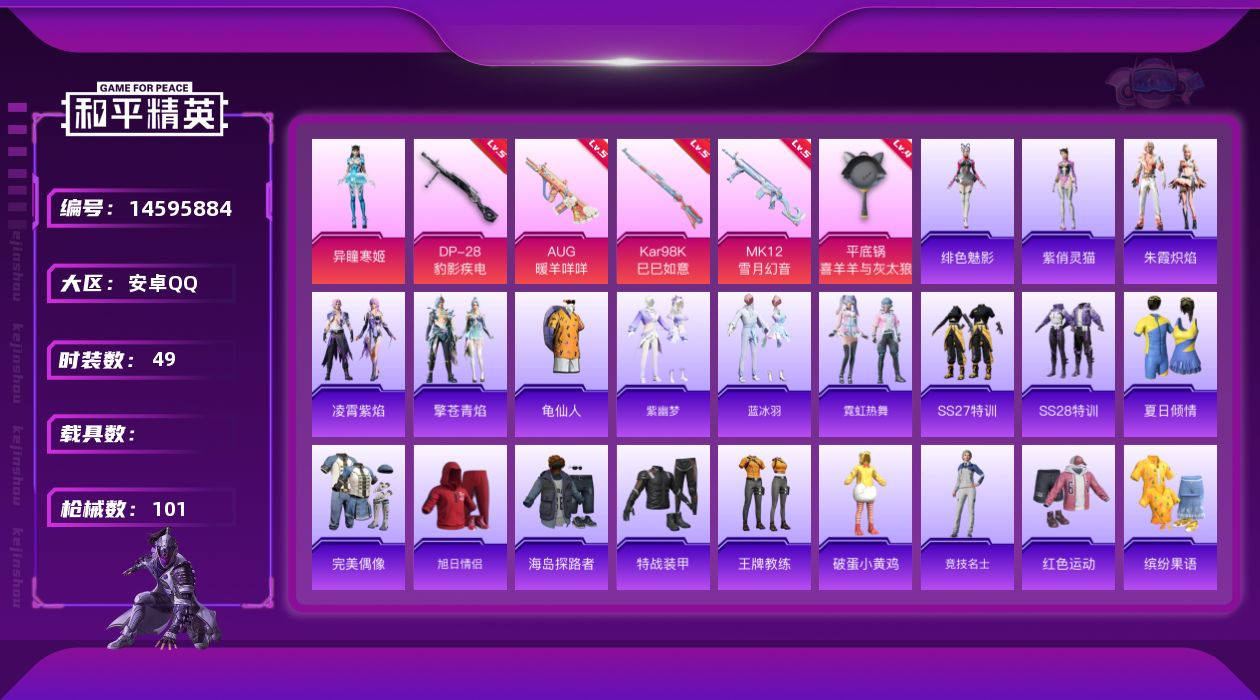Open the Kar98K 巳巳如意 skin card
Image resolution: width=1260 pixels, height=700 pixels.
click(x=663, y=211)
